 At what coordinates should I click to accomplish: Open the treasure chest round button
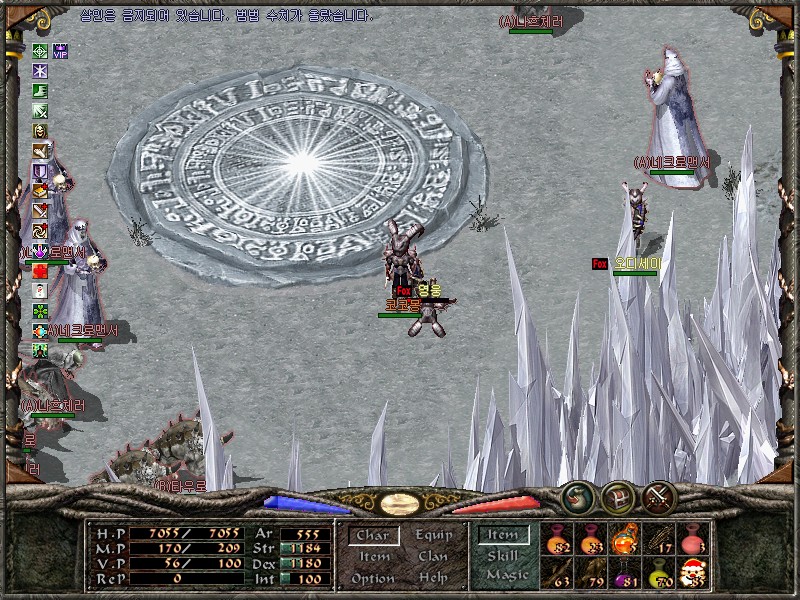(617, 496)
